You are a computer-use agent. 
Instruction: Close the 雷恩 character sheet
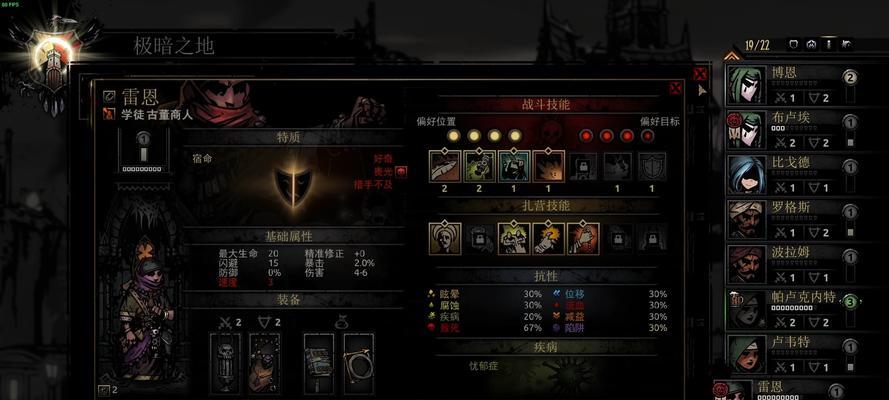676,88
